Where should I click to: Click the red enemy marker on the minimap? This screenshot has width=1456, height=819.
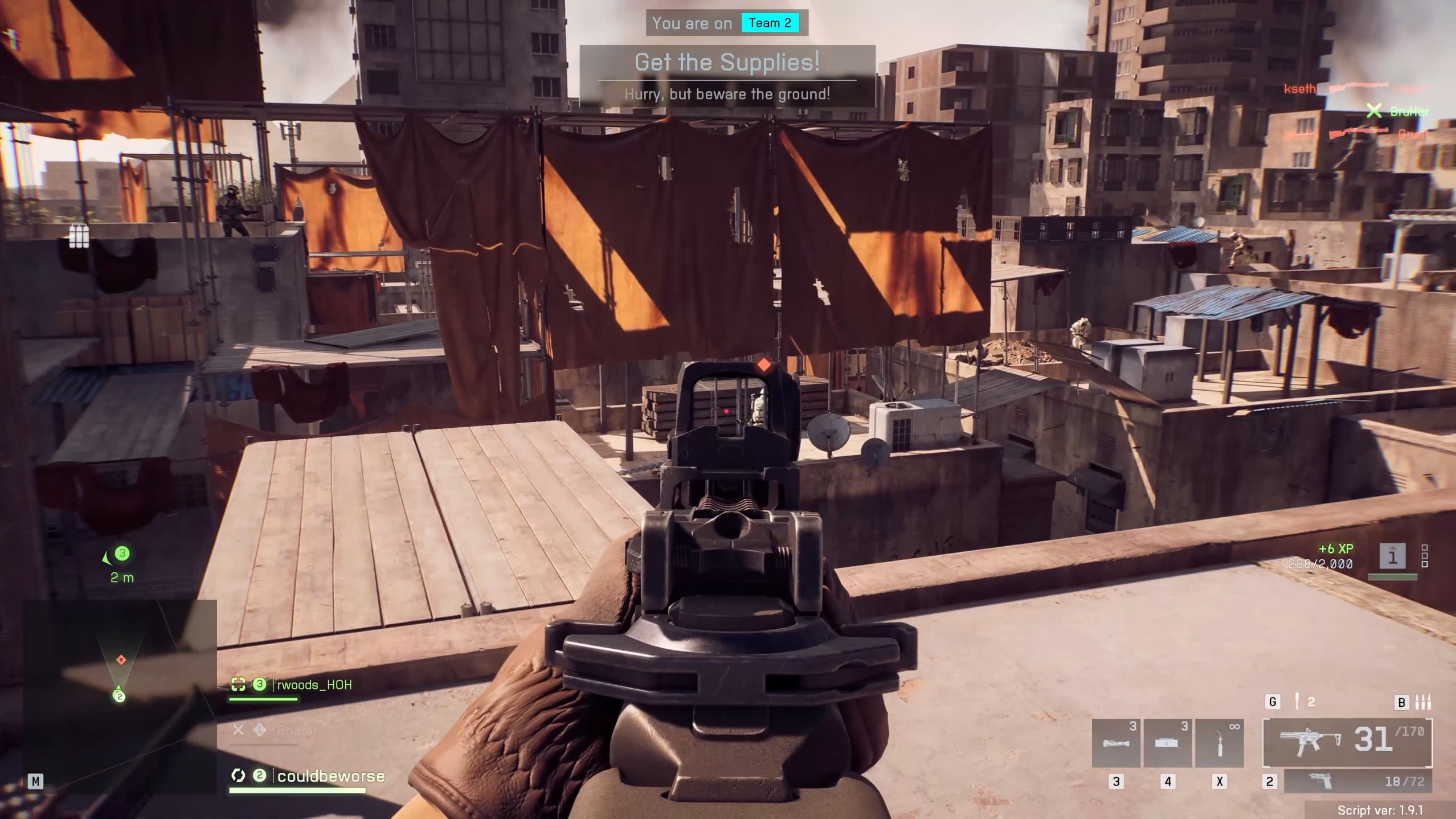click(x=121, y=660)
